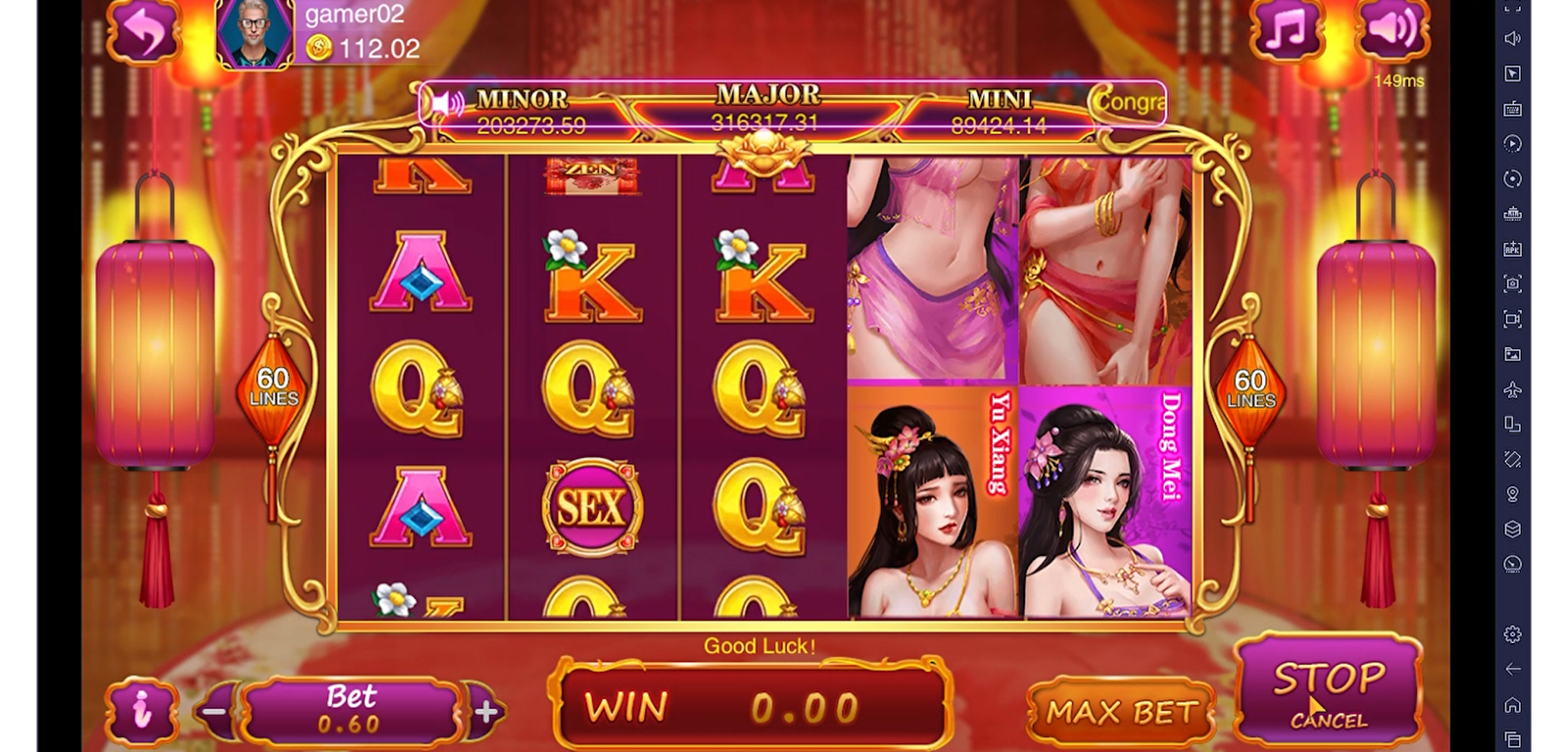Select the MAX BET button

(x=1121, y=713)
